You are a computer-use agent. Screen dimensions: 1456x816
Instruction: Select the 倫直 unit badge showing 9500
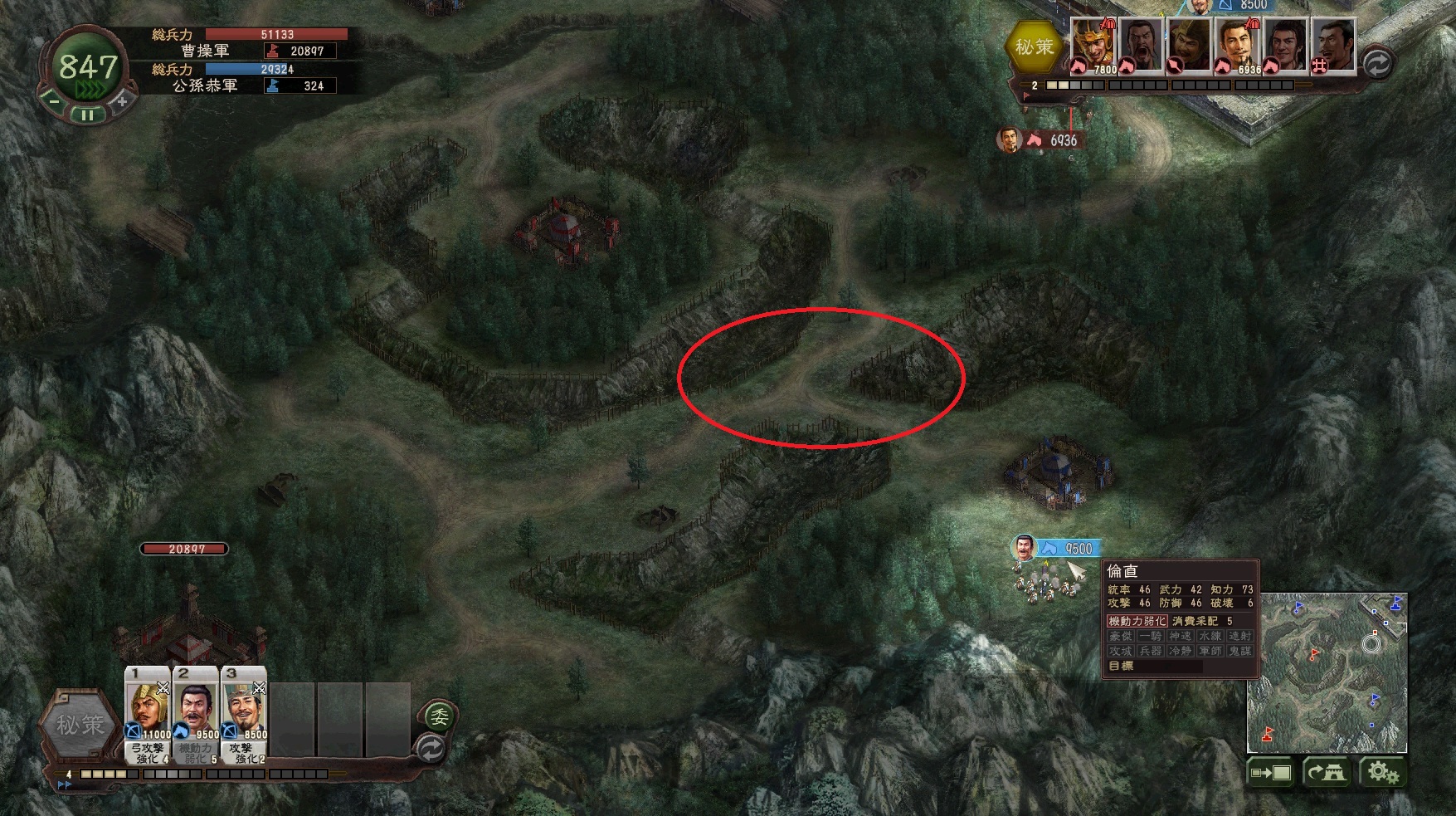[x=1069, y=549]
